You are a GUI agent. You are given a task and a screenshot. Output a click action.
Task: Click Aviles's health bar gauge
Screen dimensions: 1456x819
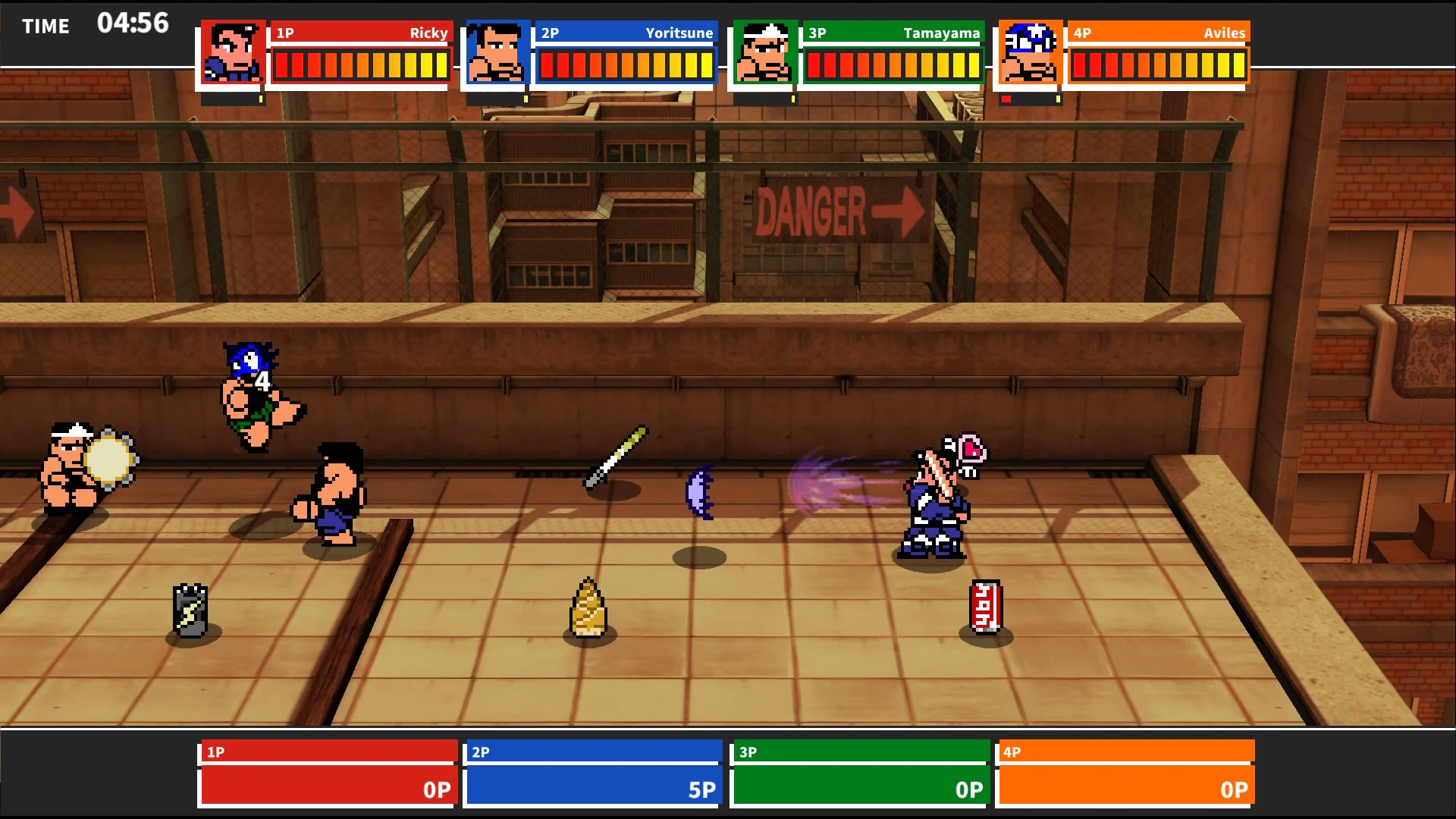pos(1157,64)
